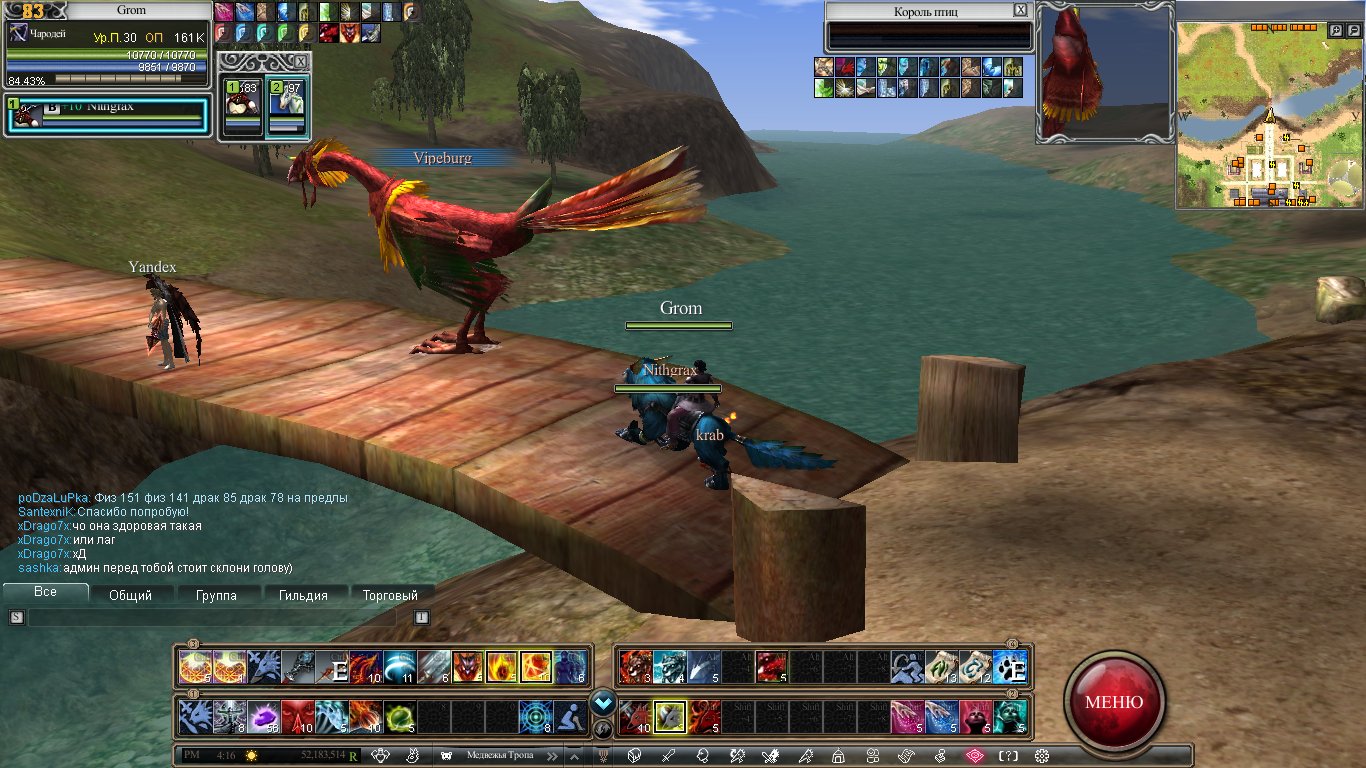Open the Гильдия chat tab
Image resolution: width=1366 pixels, height=768 pixels.
(x=303, y=595)
